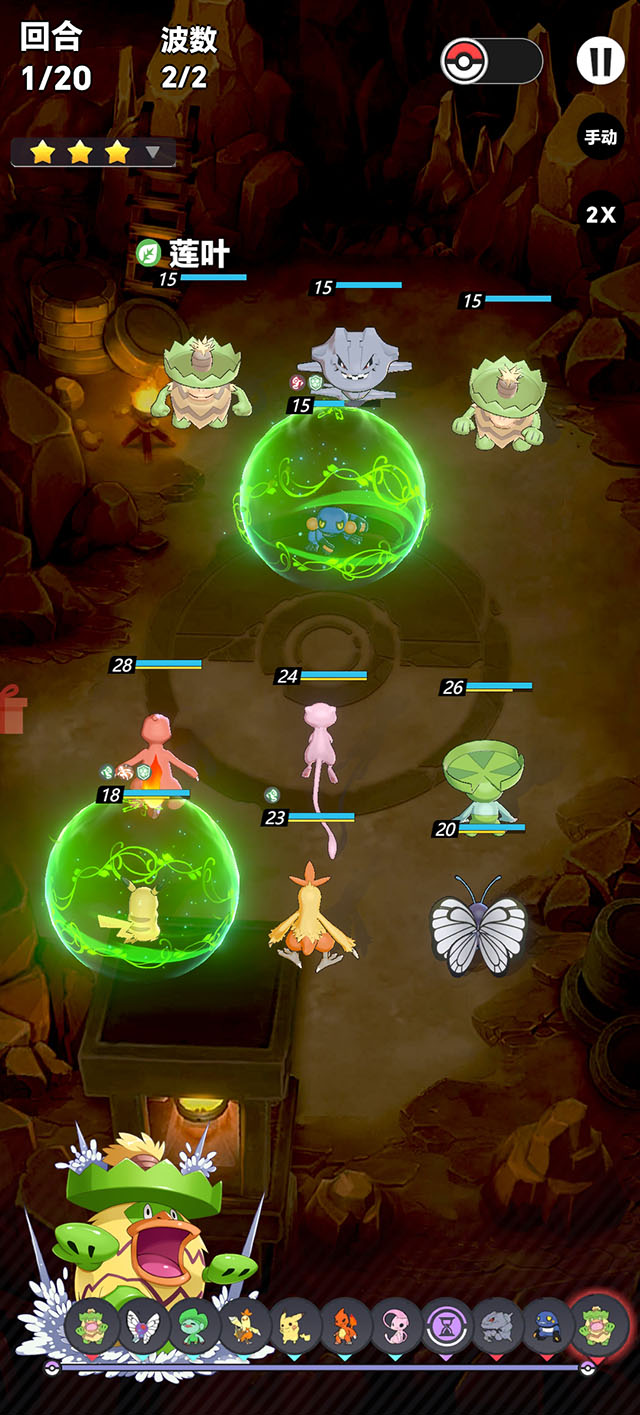Pause the battle
640x1415 pixels.
click(x=601, y=62)
